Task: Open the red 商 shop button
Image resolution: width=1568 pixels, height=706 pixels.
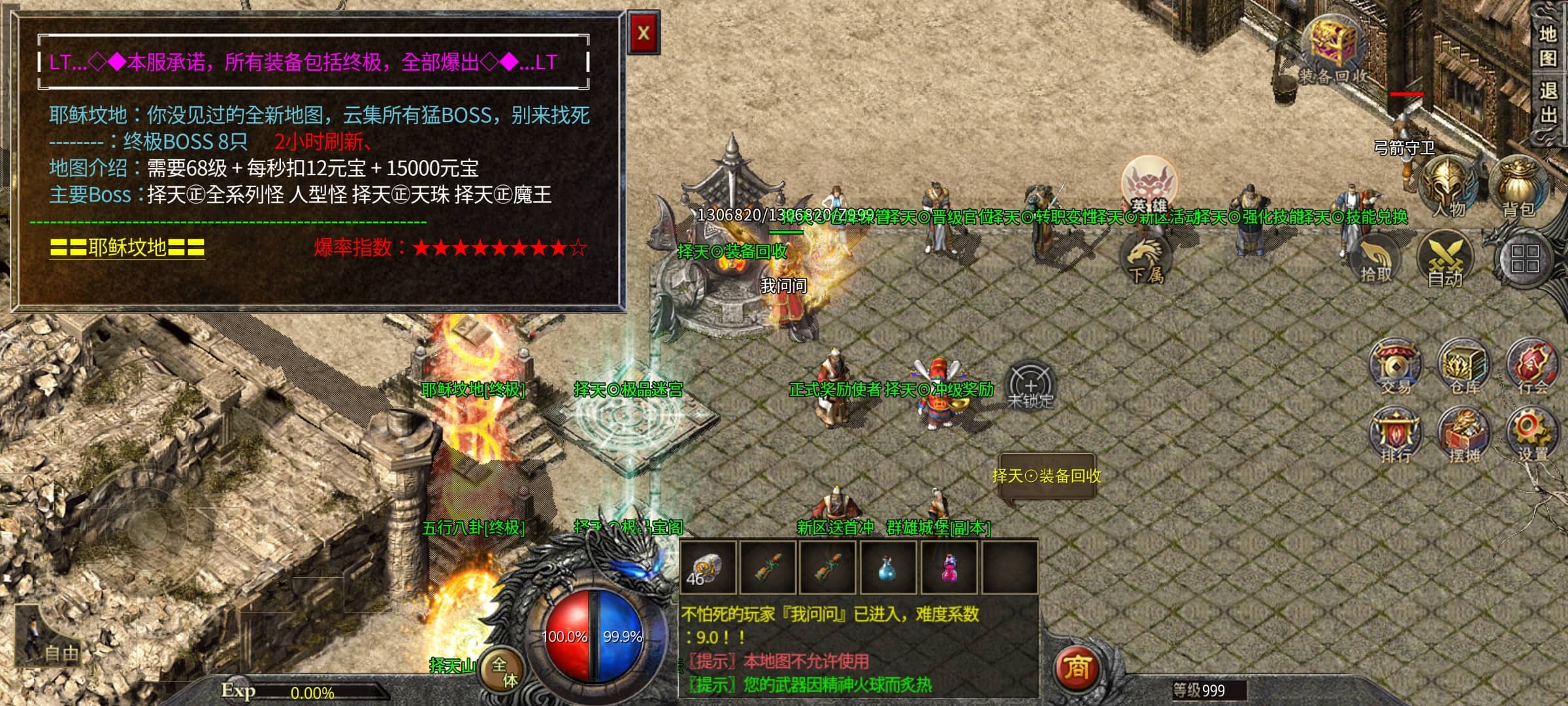Action: (1077, 668)
